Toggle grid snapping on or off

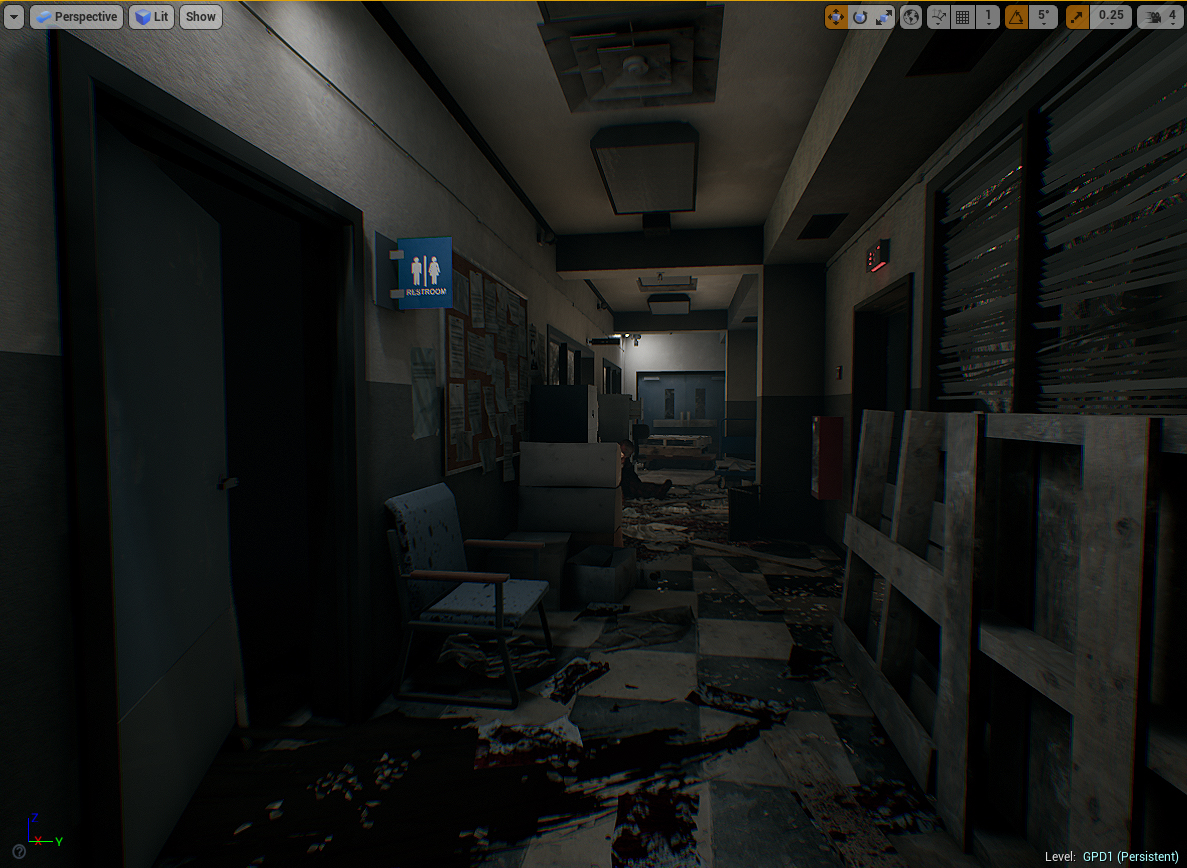963,17
